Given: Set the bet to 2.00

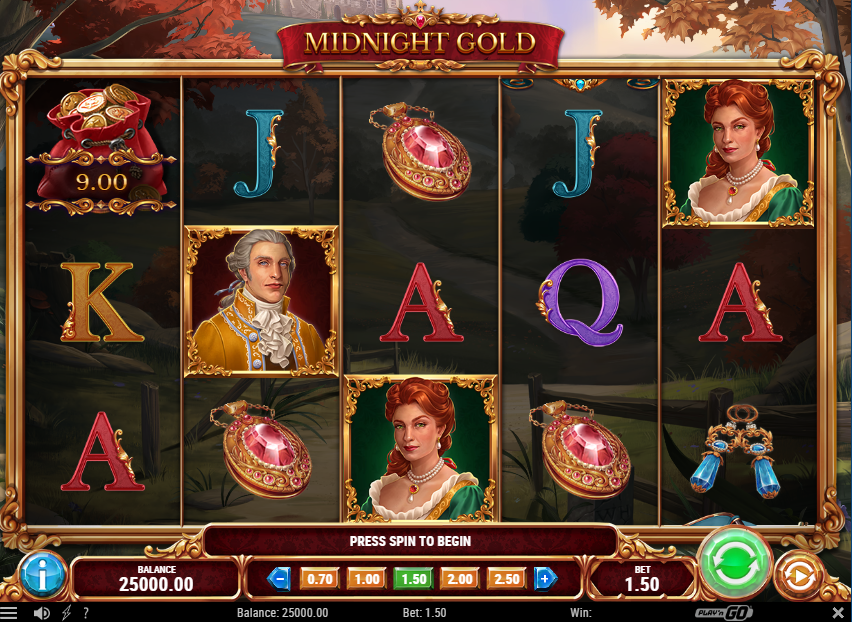Looking at the screenshot, I should point(460,578).
